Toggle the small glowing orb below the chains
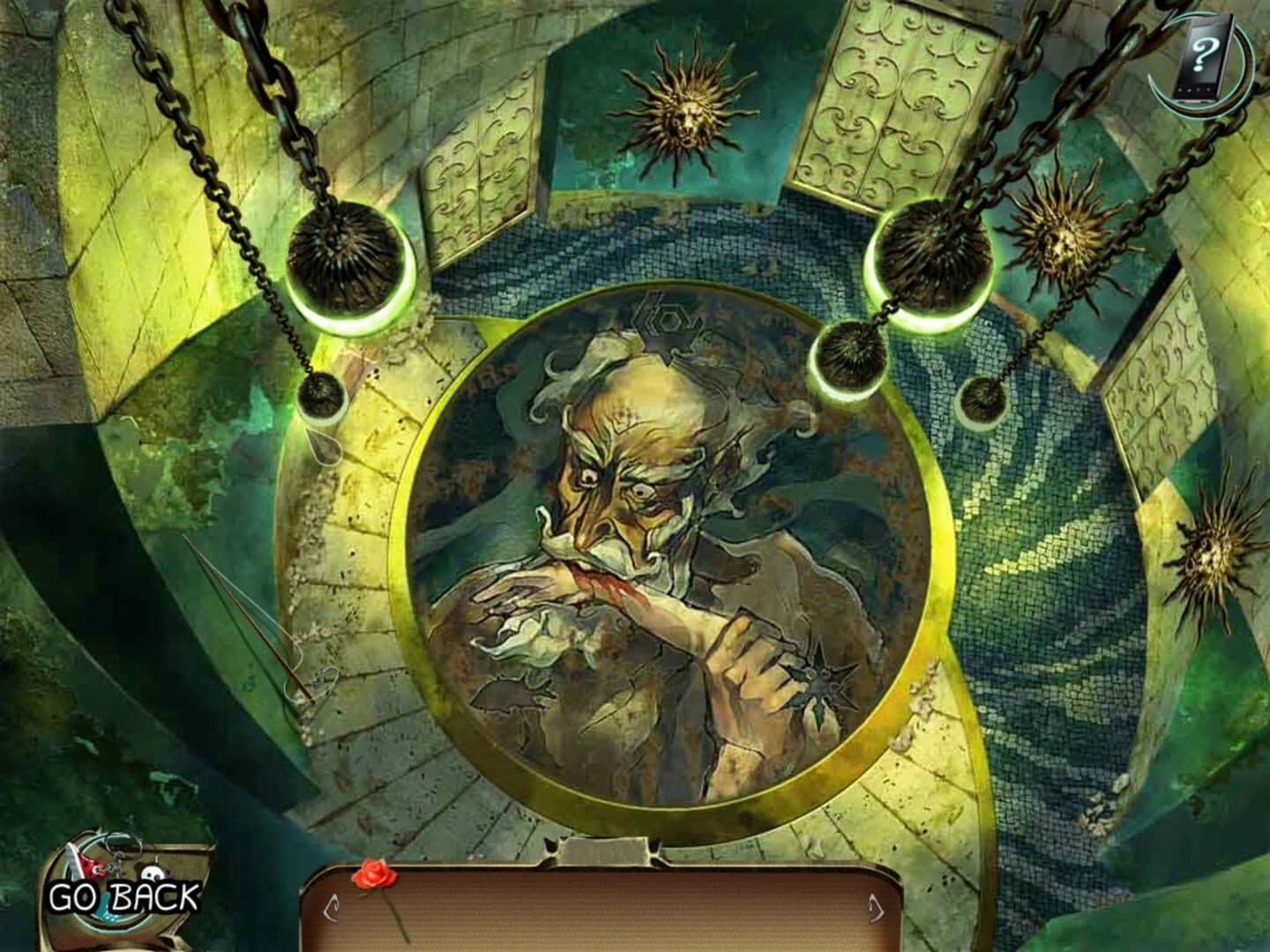 pos(982,401)
